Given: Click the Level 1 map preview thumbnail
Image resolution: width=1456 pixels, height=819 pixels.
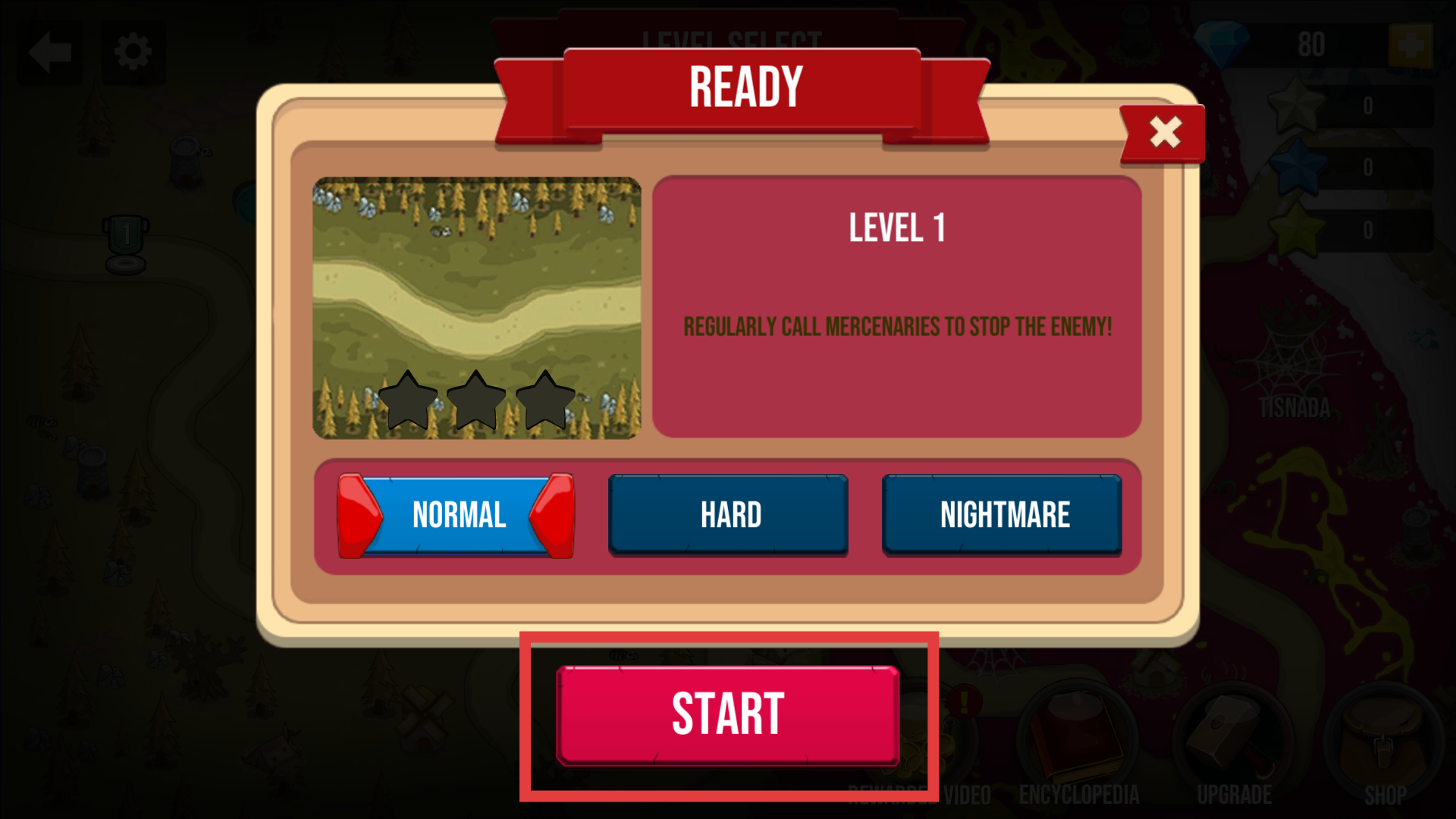Looking at the screenshot, I should point(477,308).
